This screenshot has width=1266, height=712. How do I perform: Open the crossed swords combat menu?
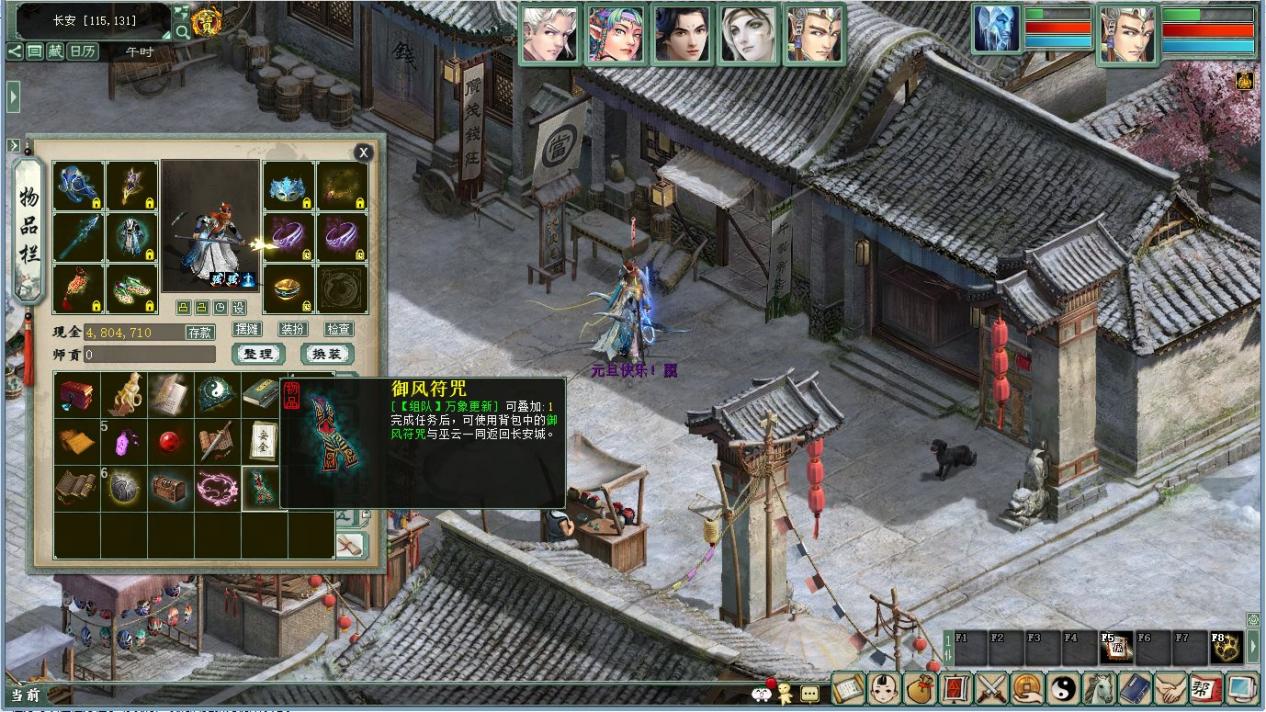(990, 688)
